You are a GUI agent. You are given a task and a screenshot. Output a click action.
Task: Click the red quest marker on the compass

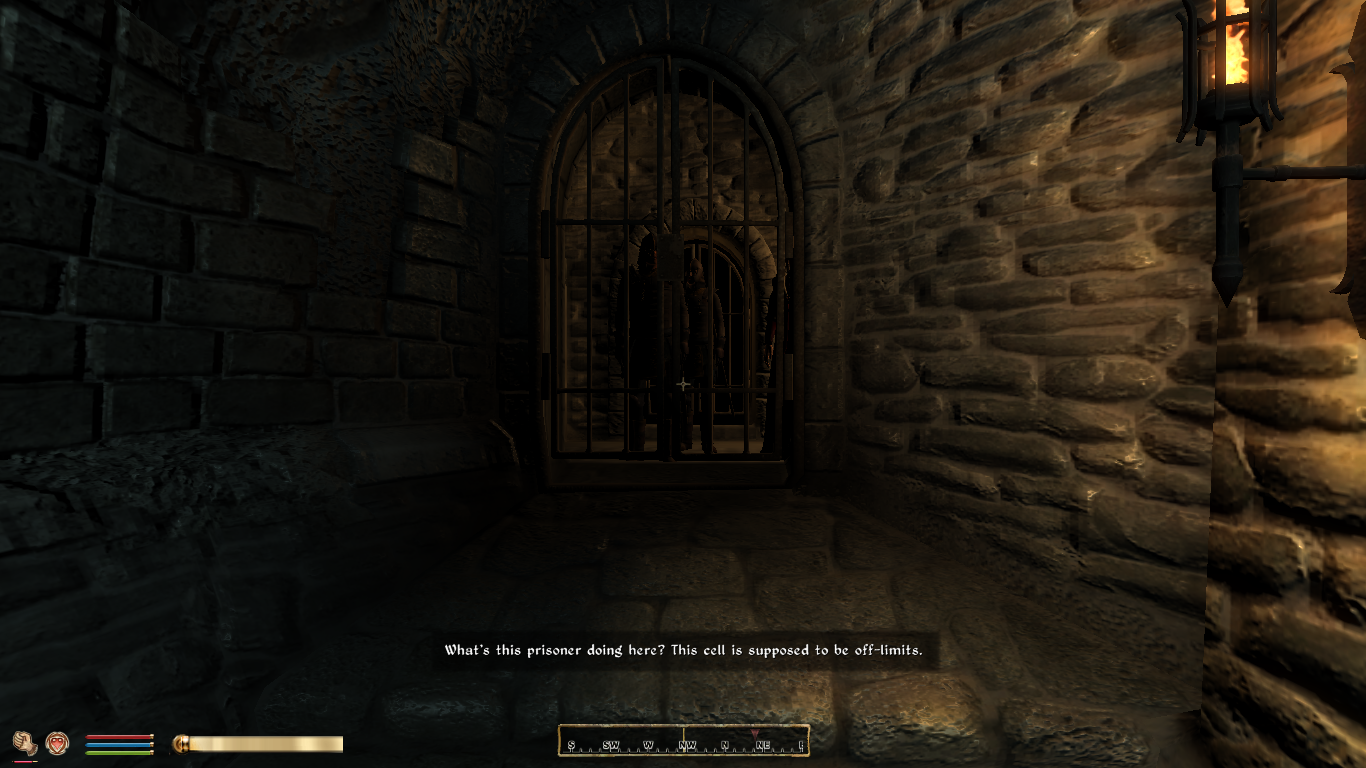point(754,734)
